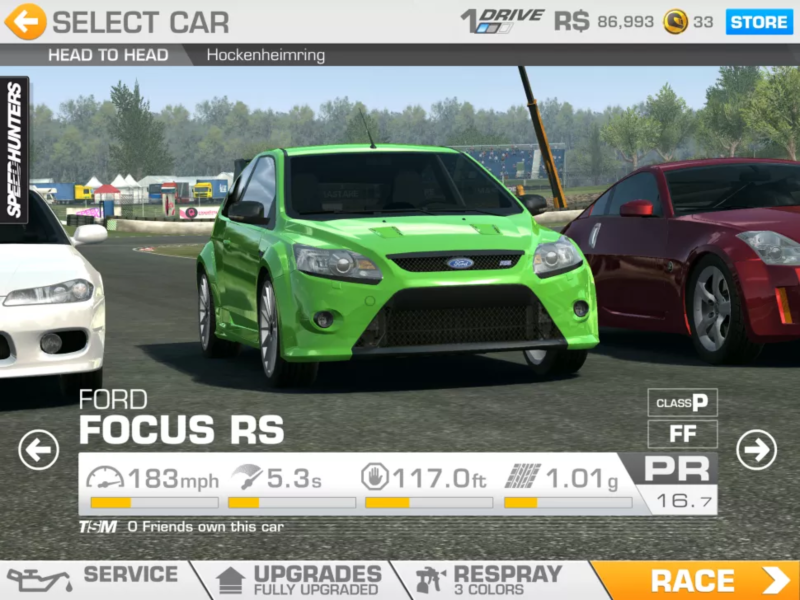Tap the Drive points indicator
Screen dimensions: 800x600
[502, 20]
